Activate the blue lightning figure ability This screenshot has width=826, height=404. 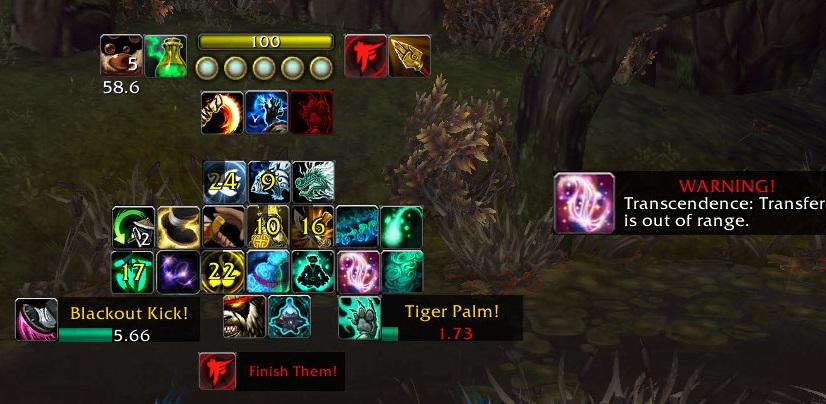267,112
